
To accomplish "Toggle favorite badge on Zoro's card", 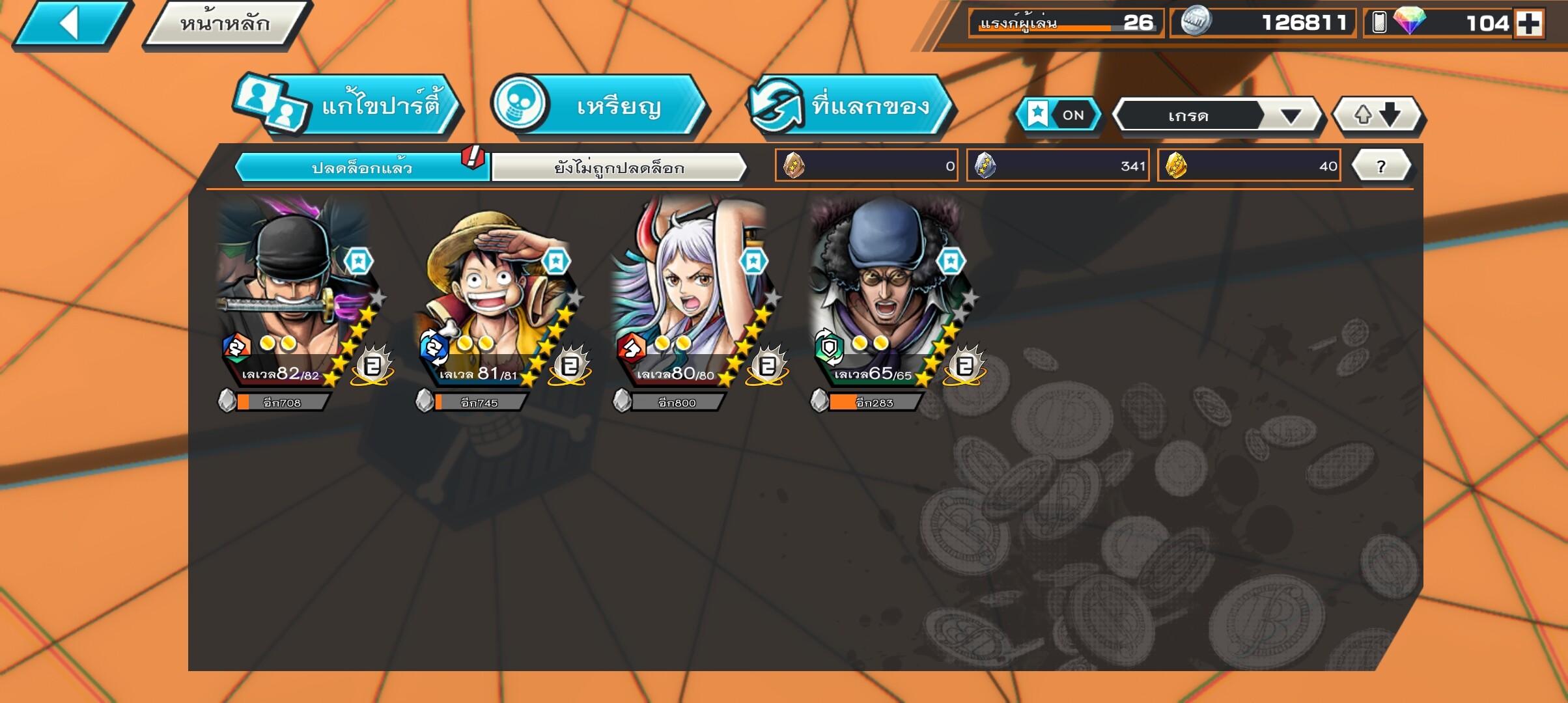I will click(358, 261).
